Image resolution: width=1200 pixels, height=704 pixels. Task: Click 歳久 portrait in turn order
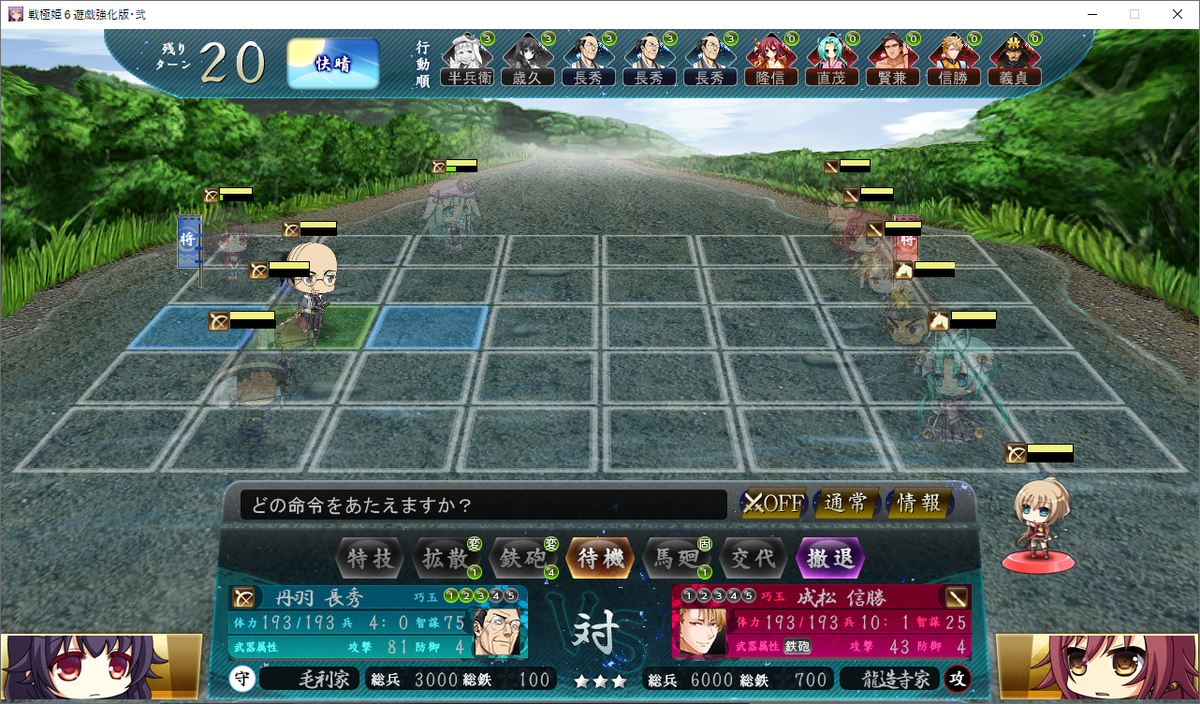point(528,57)
